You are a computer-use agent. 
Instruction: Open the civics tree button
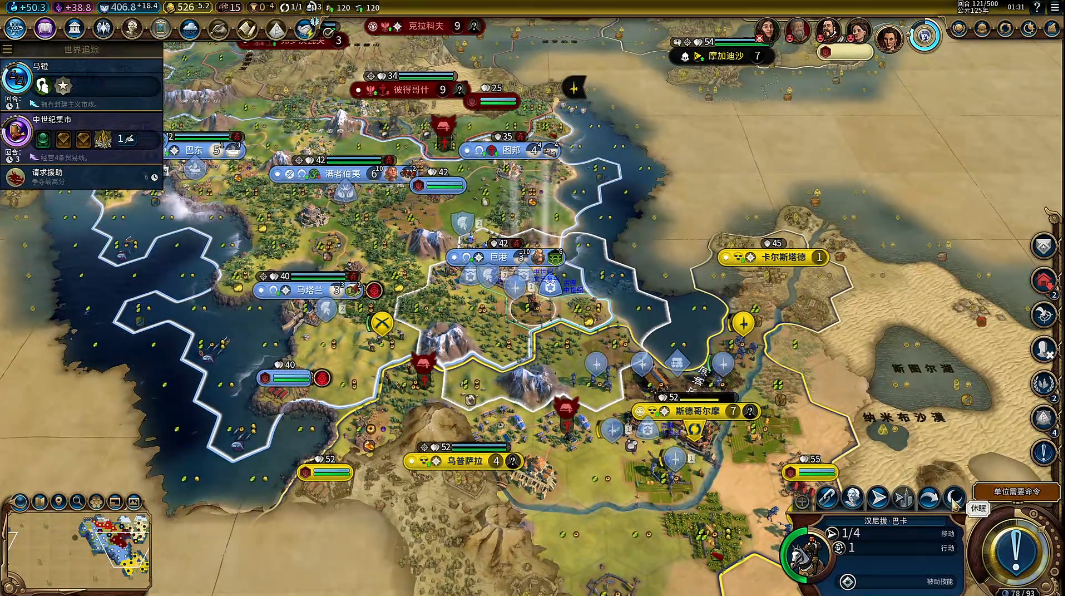click(x=45, y=28)
